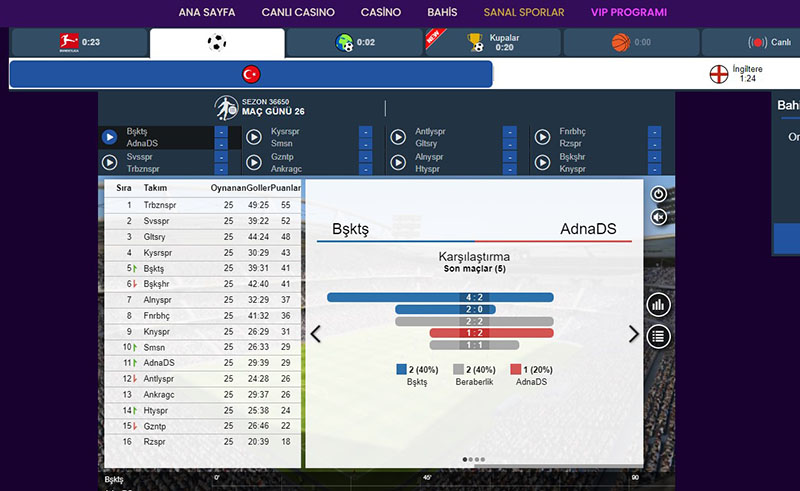Open the Canlı live tab
The image size is (800, 491).
768,43
